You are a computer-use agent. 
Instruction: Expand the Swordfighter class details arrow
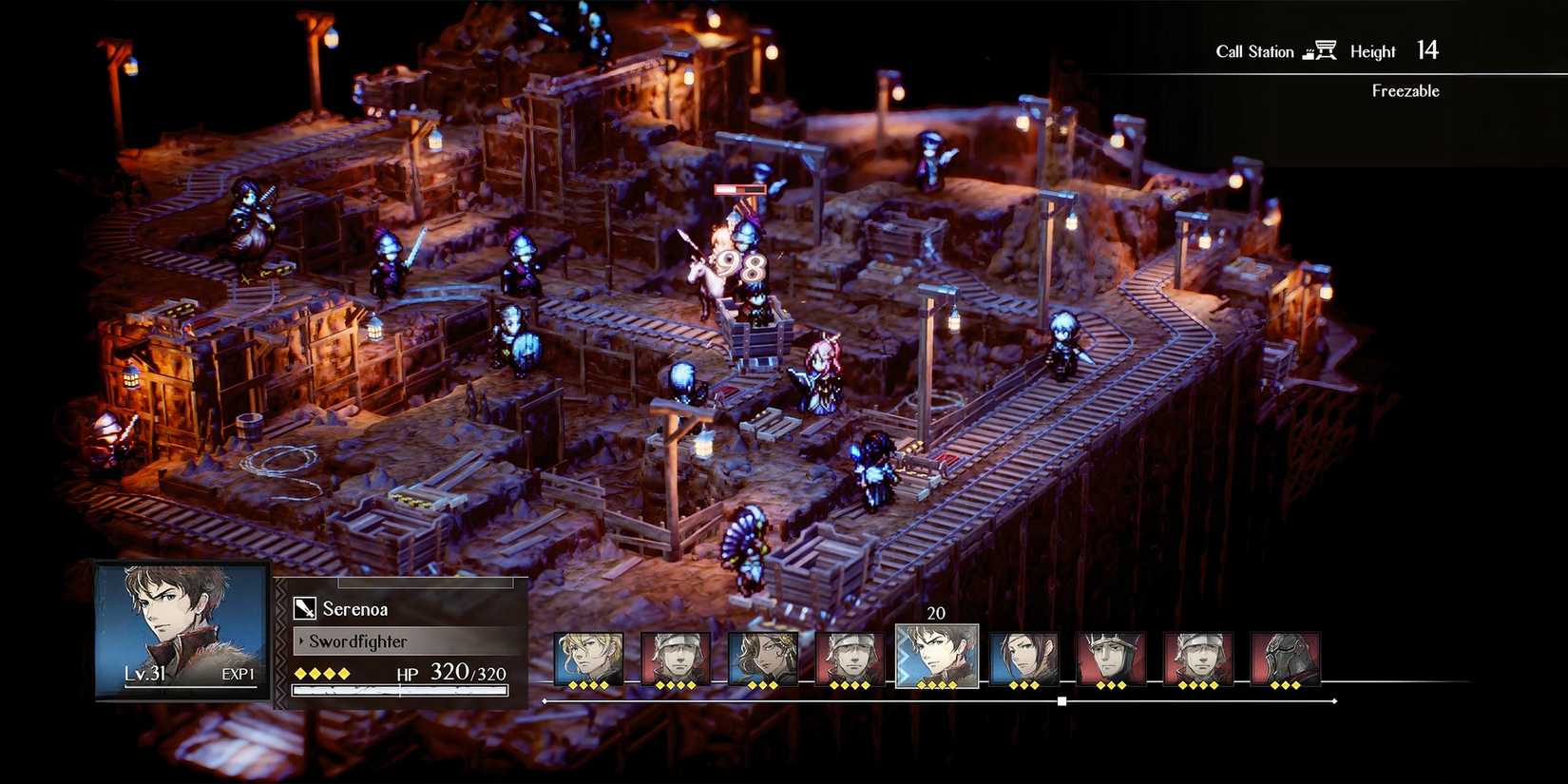point(301,641)
